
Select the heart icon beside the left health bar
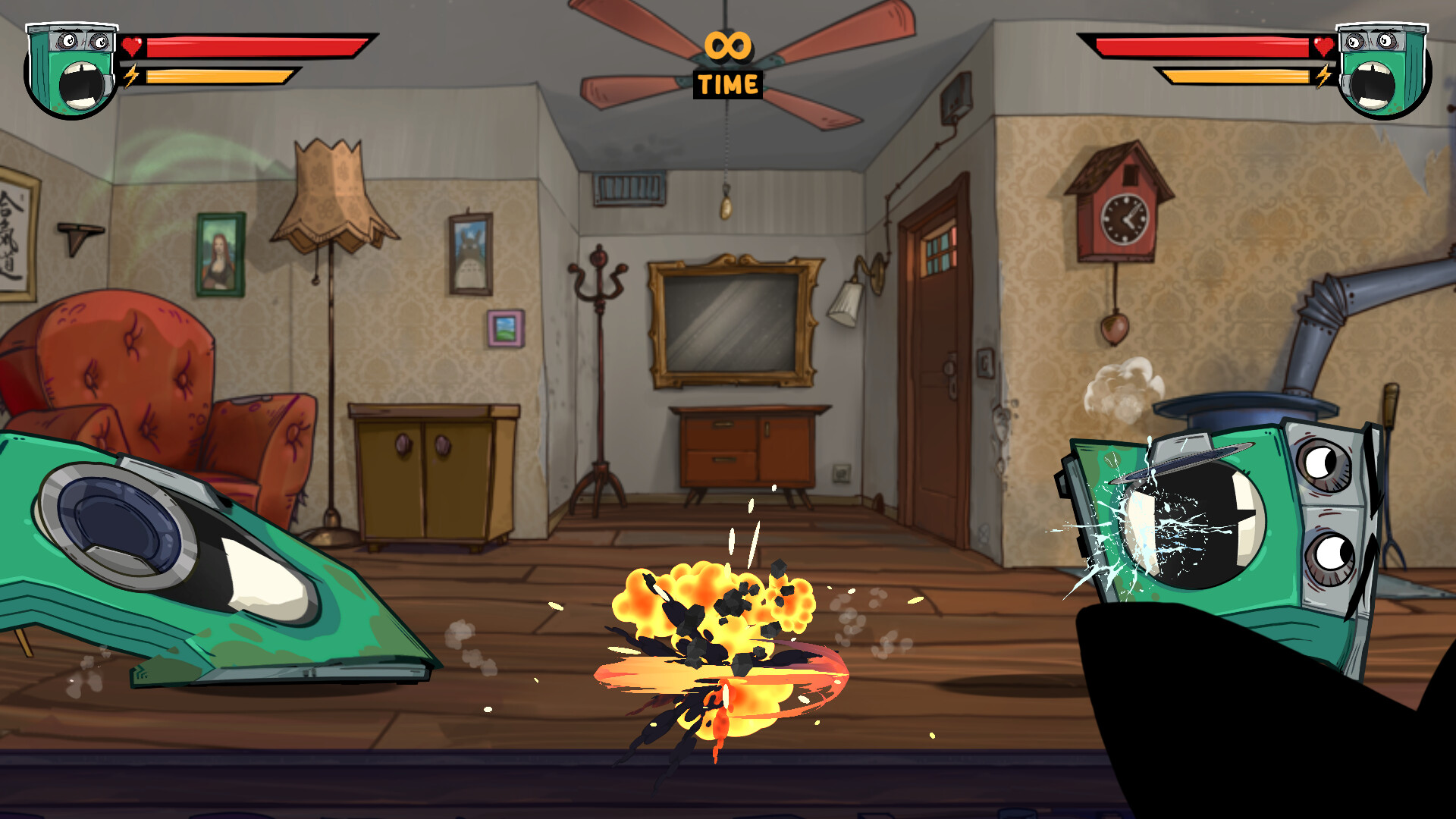coord(133,47)
